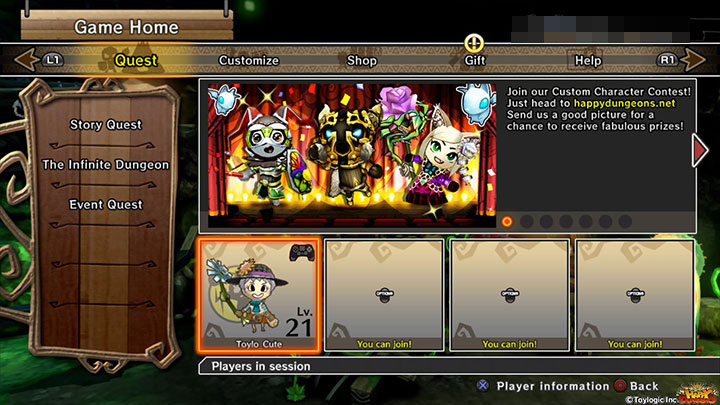Open the Help tab

pos(588,60)
